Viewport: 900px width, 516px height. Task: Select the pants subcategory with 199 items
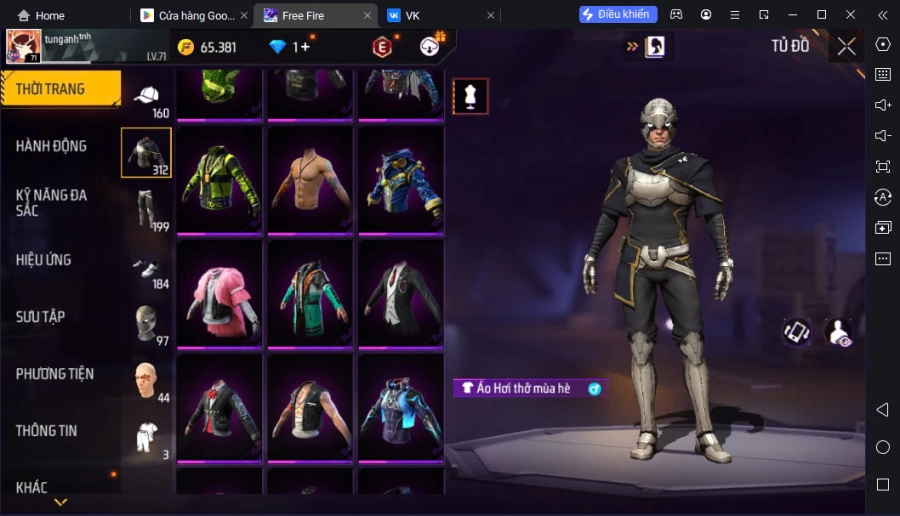147,210
